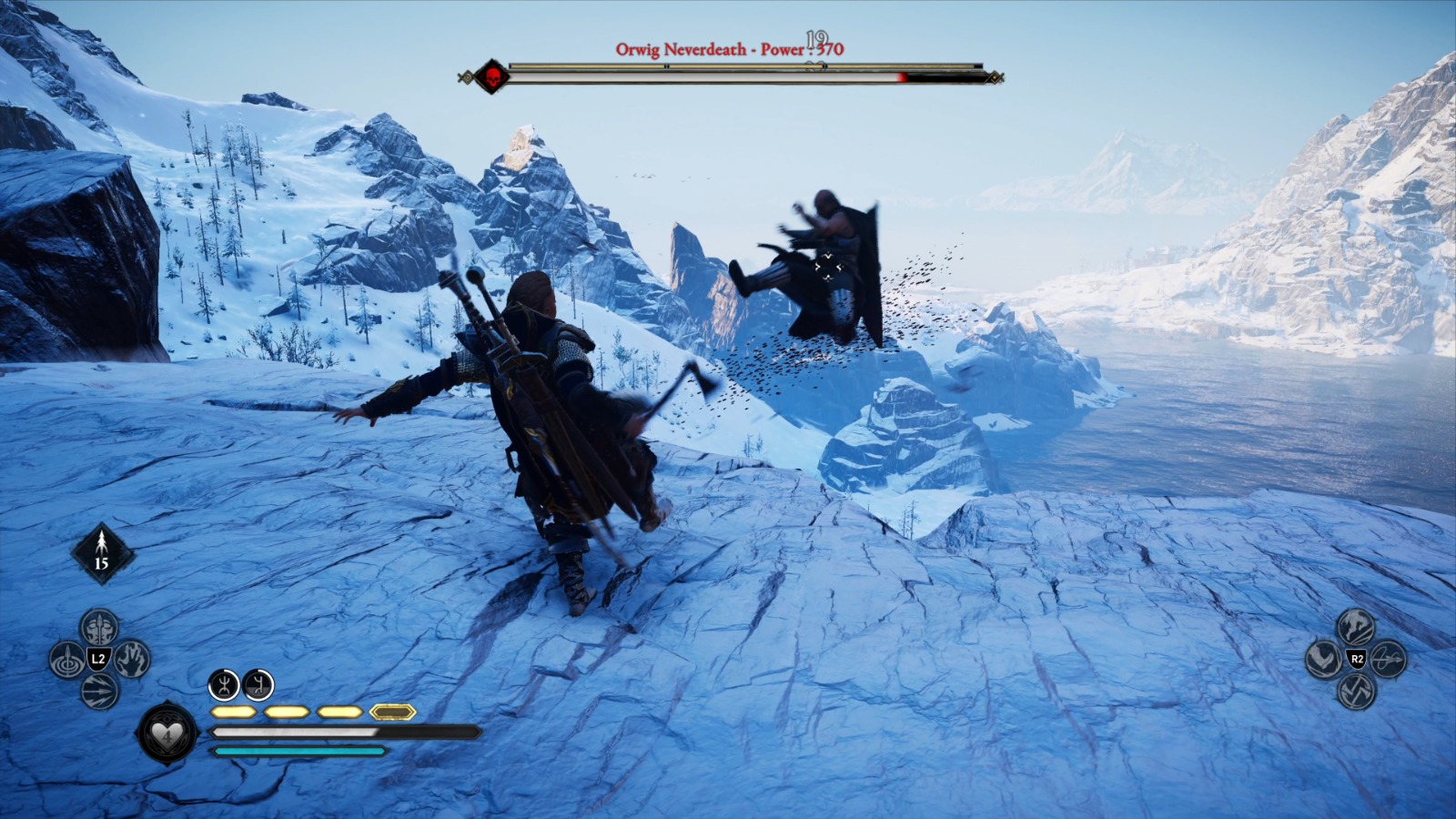Select the dual-axe throw ability on R2 wheel
The image size is (1456, 819).
pos(1355,689)
